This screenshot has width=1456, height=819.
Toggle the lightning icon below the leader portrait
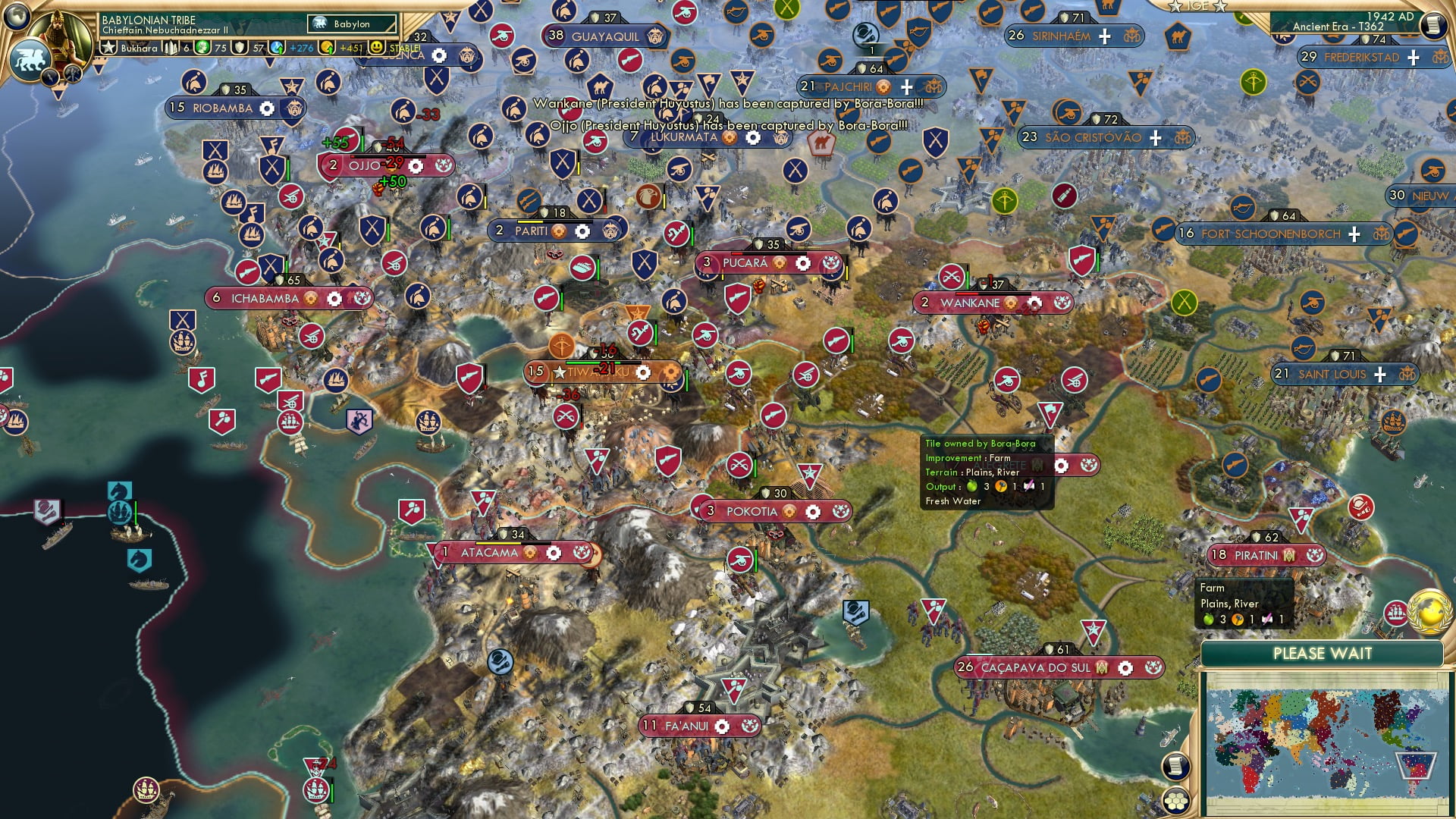click(49, 77)
